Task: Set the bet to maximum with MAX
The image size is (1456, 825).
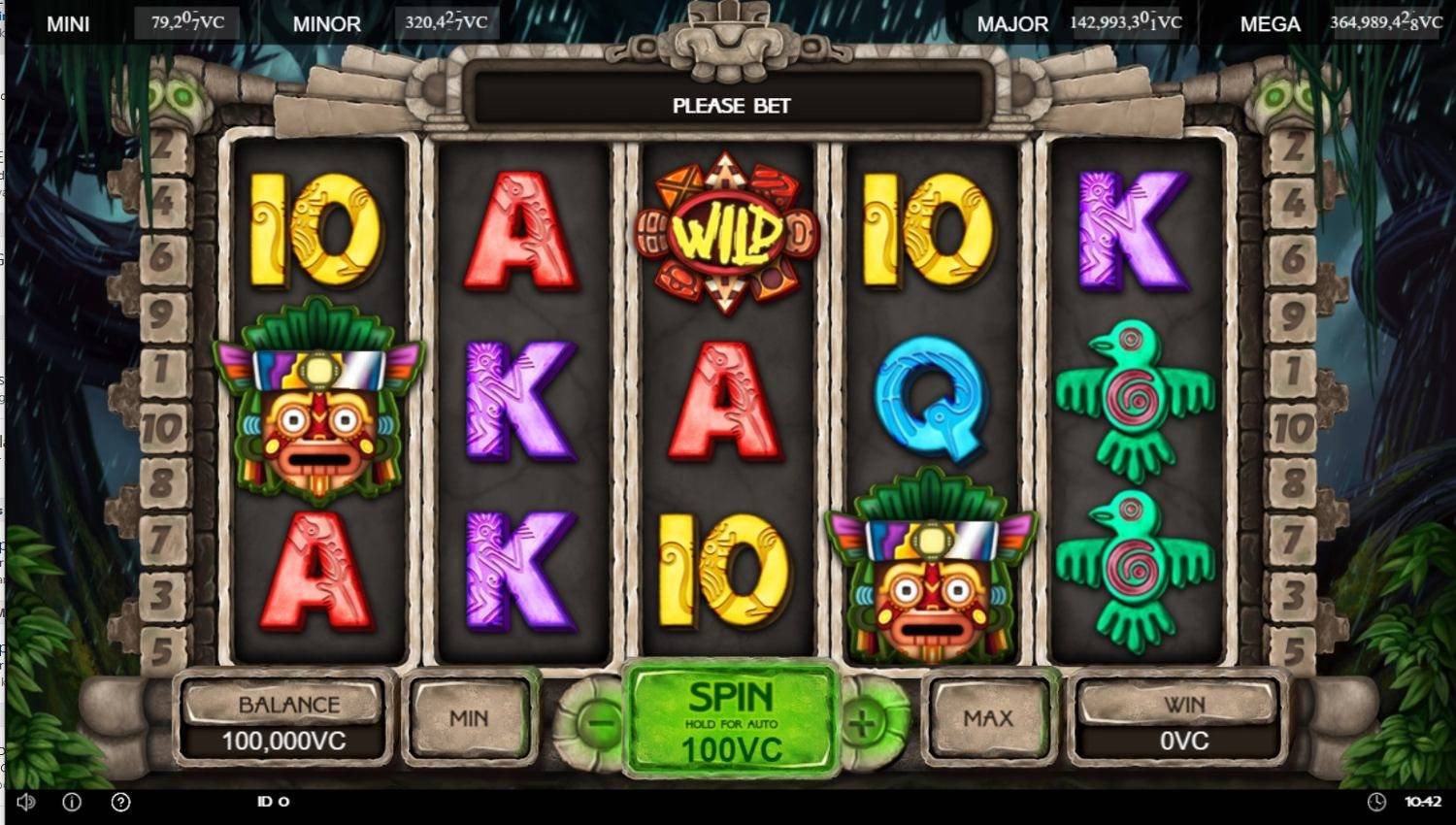Action: 988,719
